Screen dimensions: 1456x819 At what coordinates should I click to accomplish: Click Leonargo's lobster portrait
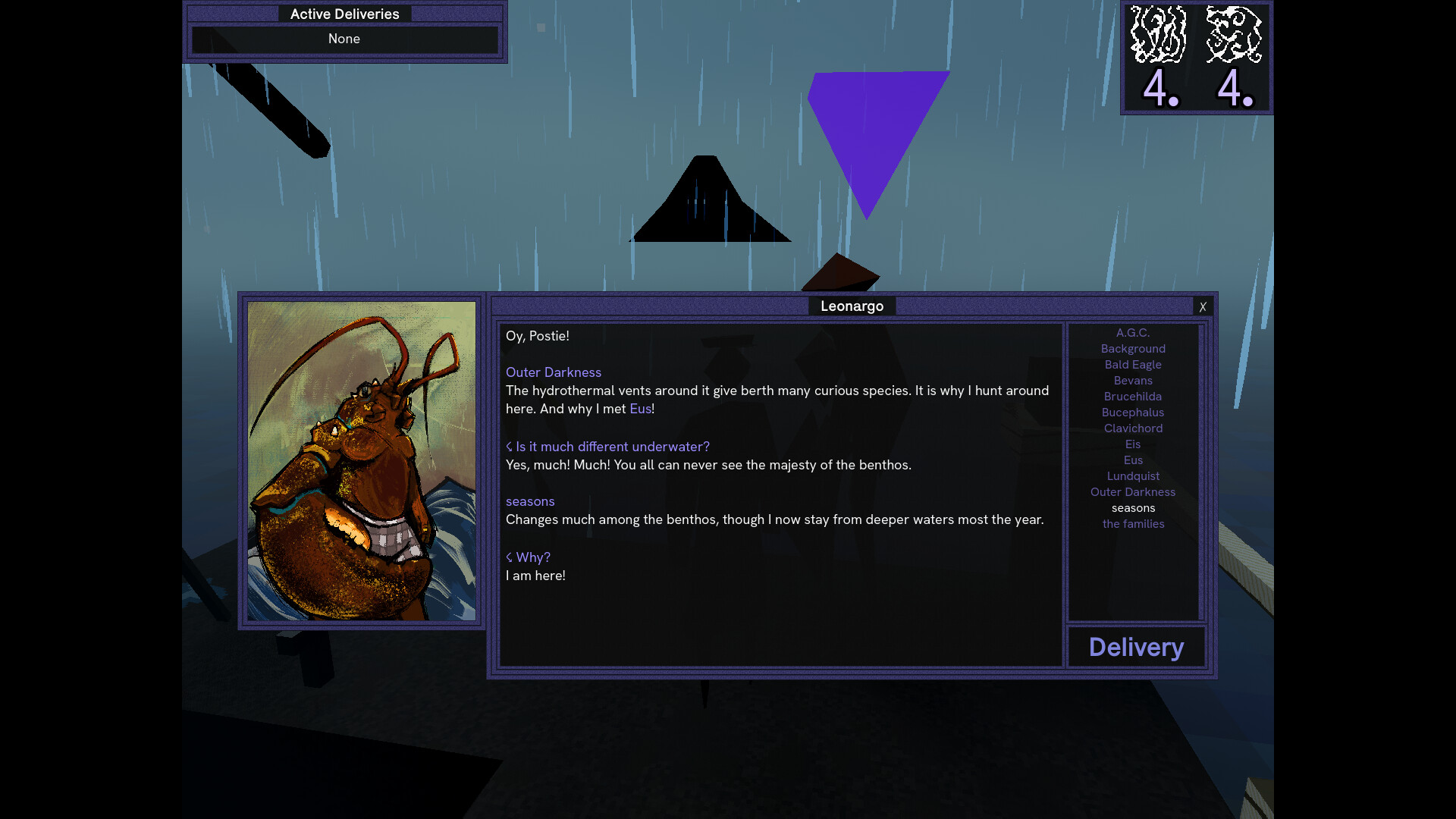point(362,460)
